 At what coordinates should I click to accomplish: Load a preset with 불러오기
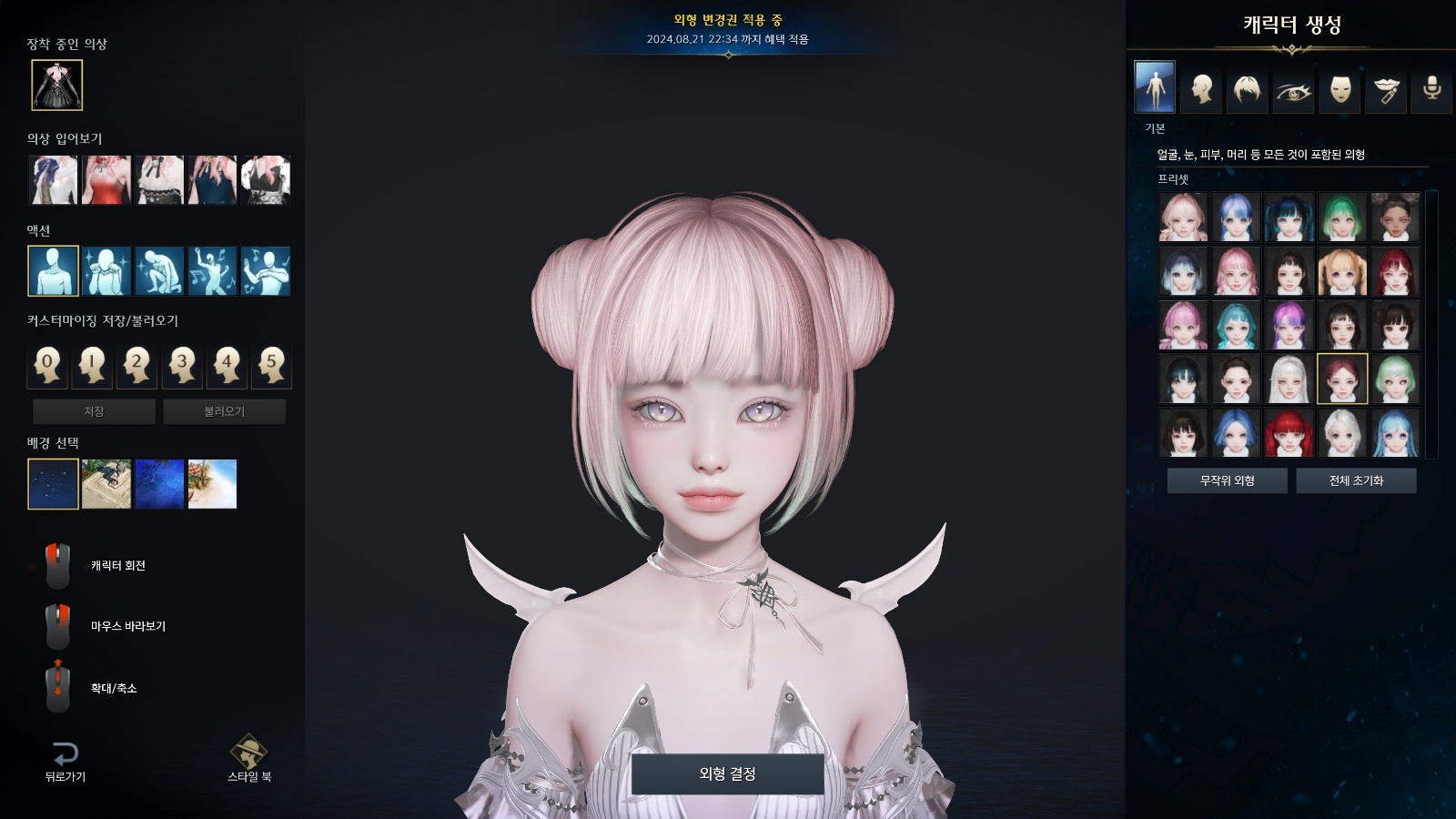click(x=224, y=411)
